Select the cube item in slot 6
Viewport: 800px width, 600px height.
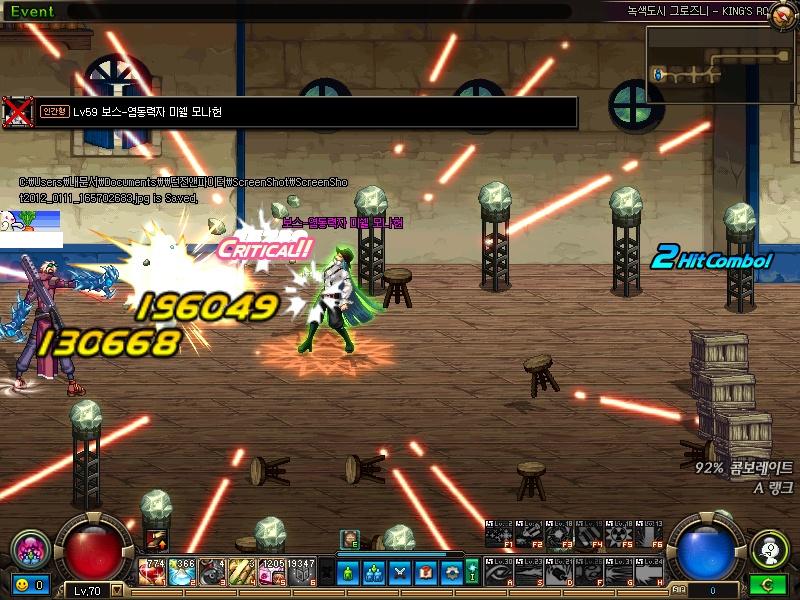(301, 571)
